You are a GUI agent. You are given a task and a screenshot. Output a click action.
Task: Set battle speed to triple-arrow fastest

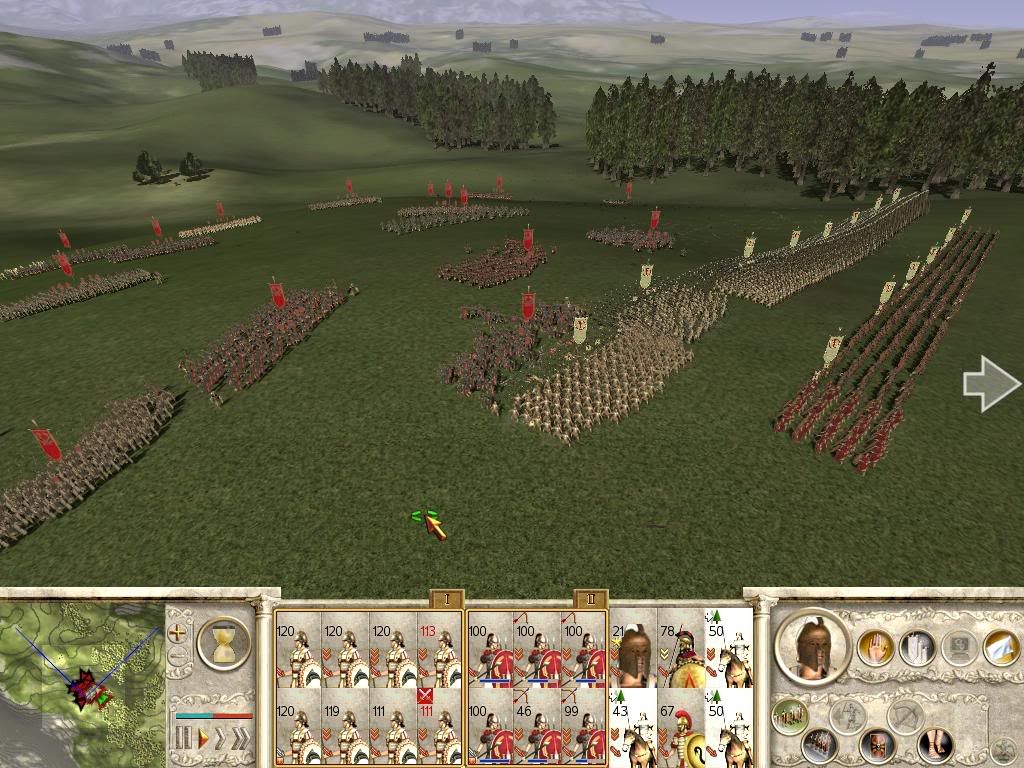tap(242, 740)
